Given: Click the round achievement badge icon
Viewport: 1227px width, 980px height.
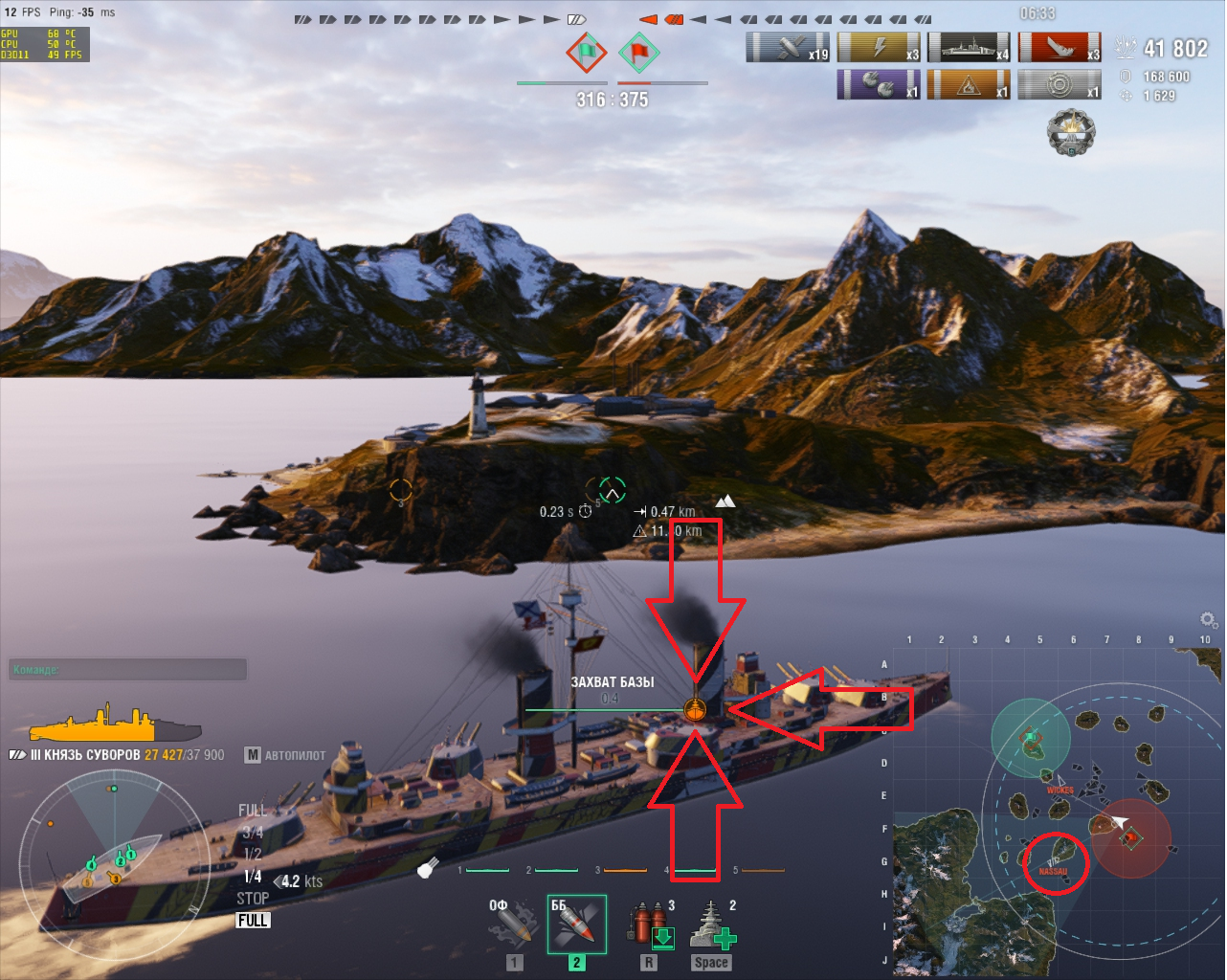Looking at the screenshot, I should (1070, 133).
